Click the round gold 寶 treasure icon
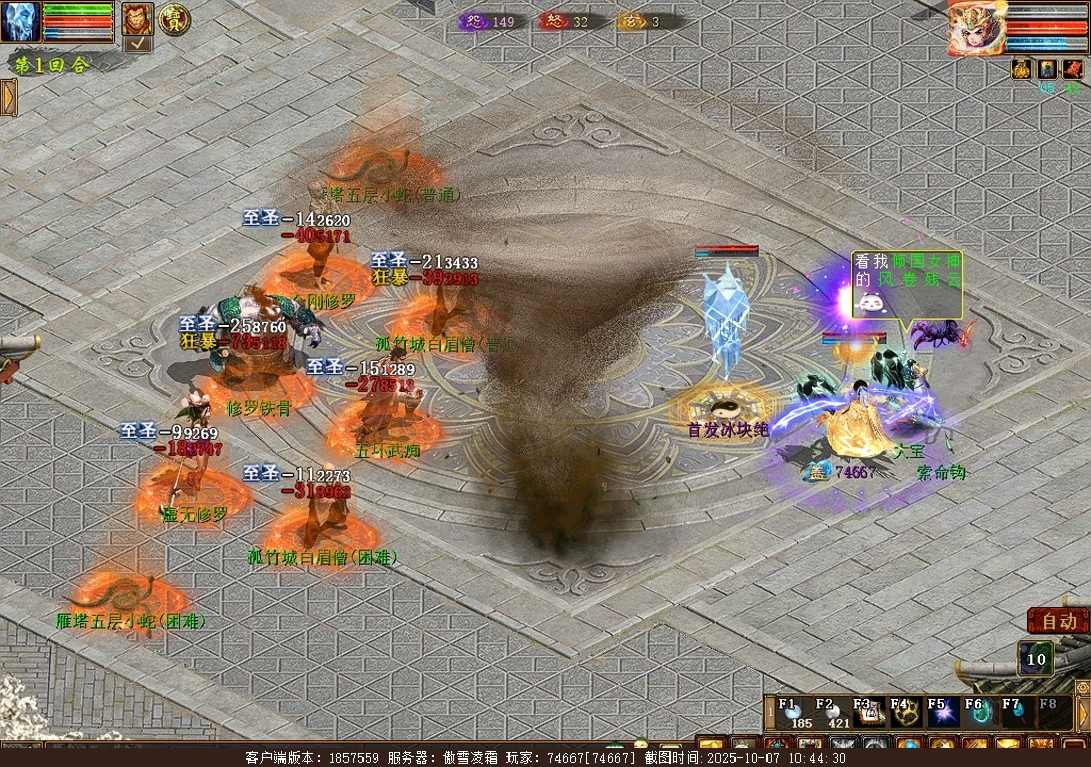Viewport: 1091px width, 767px height. pyautogui.click(x=173, y=17)
